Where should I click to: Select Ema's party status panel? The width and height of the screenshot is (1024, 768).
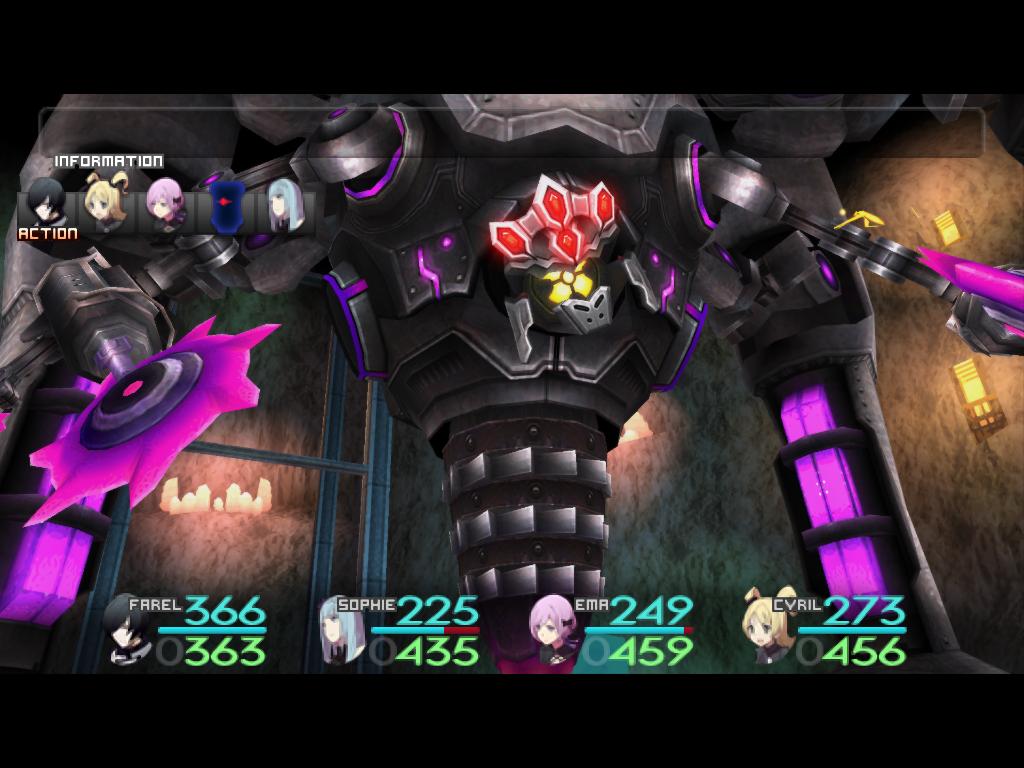click(611, 631)
